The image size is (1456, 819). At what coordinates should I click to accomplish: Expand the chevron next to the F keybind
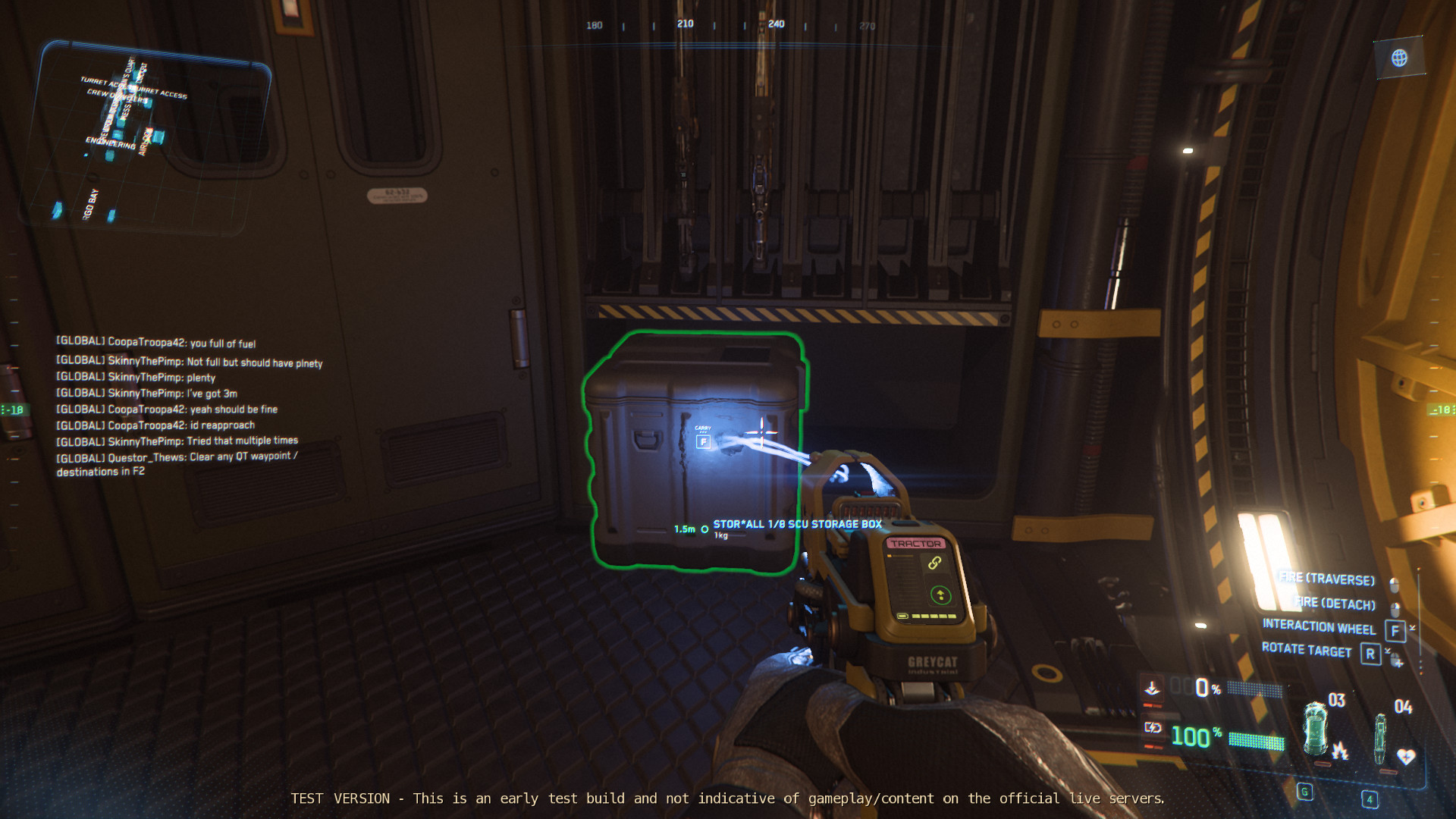(x=1411, y=628)
